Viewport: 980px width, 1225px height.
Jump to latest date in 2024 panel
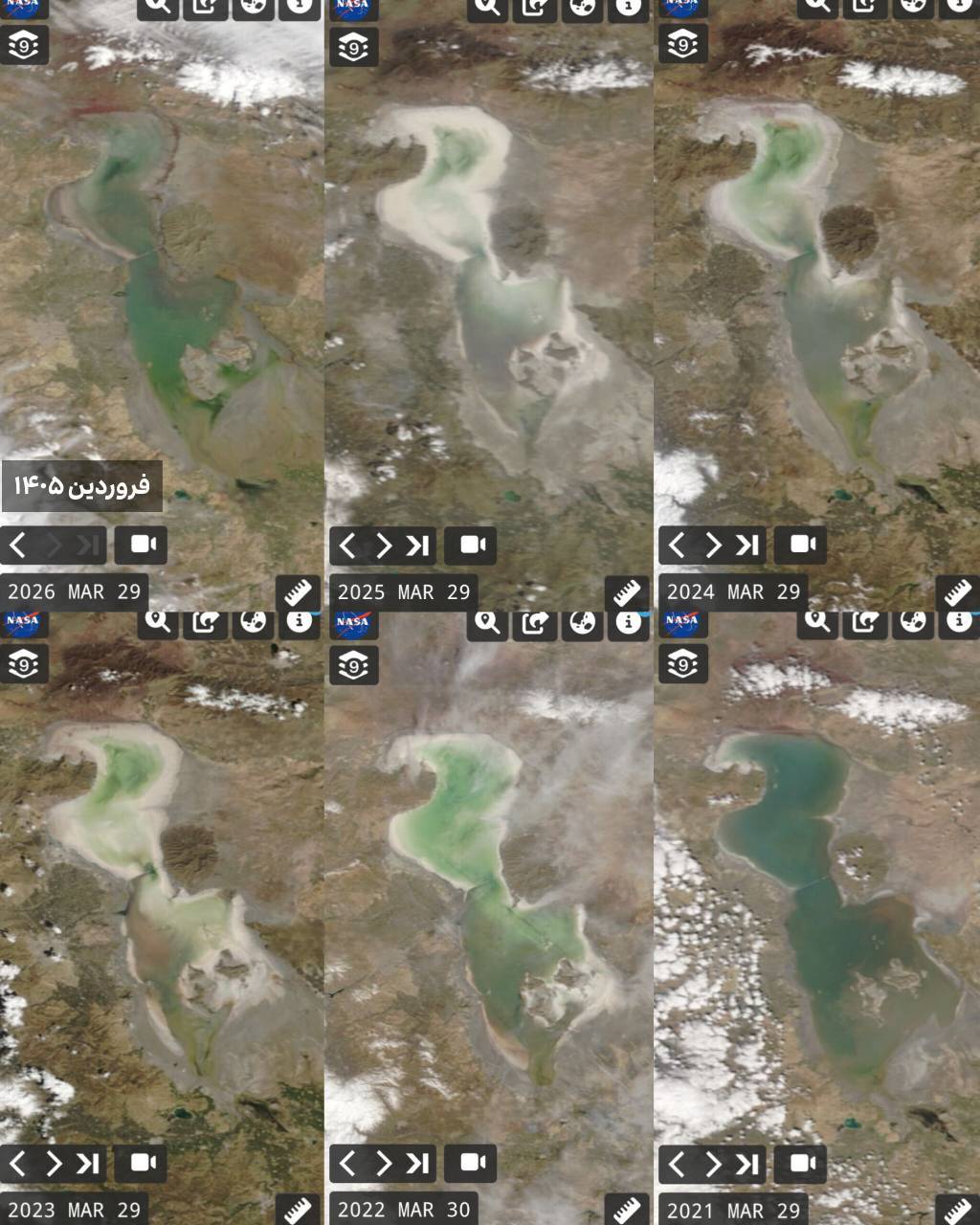746,546
